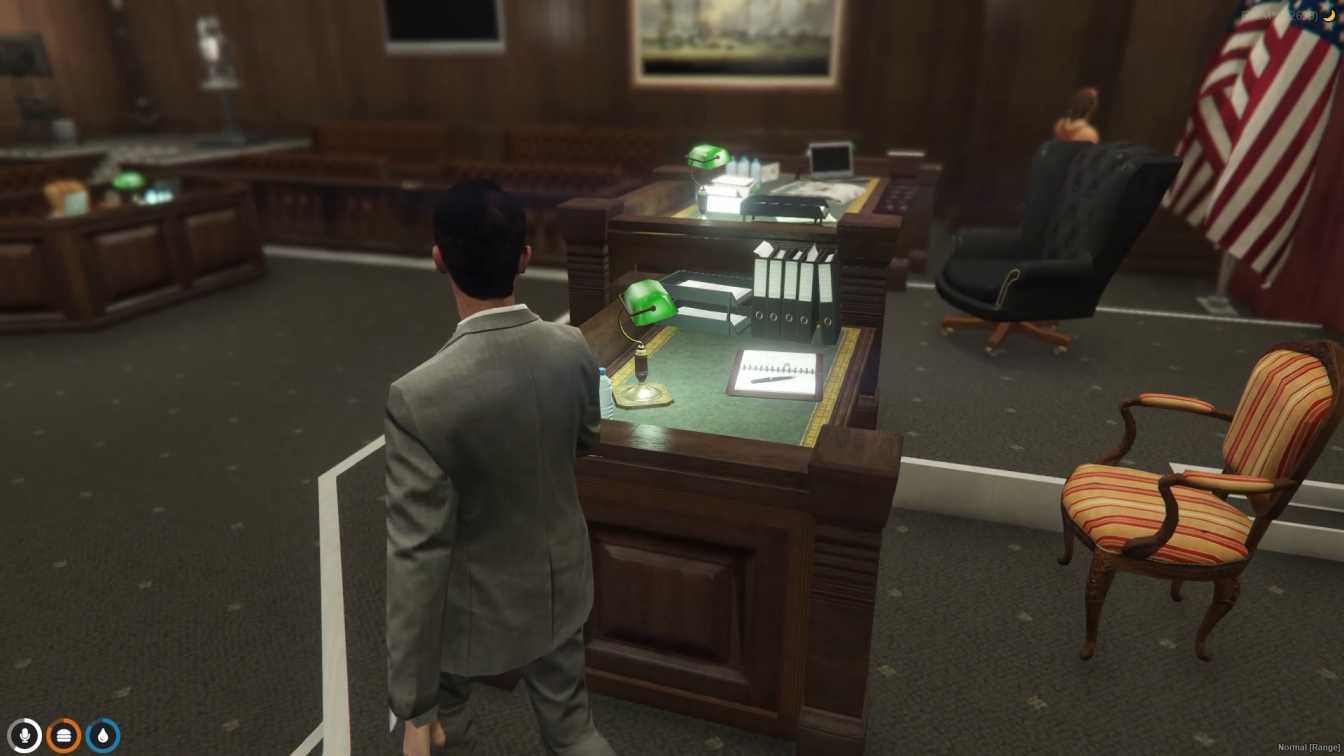Click the microphone voice indicator icon

click(24, 734)
